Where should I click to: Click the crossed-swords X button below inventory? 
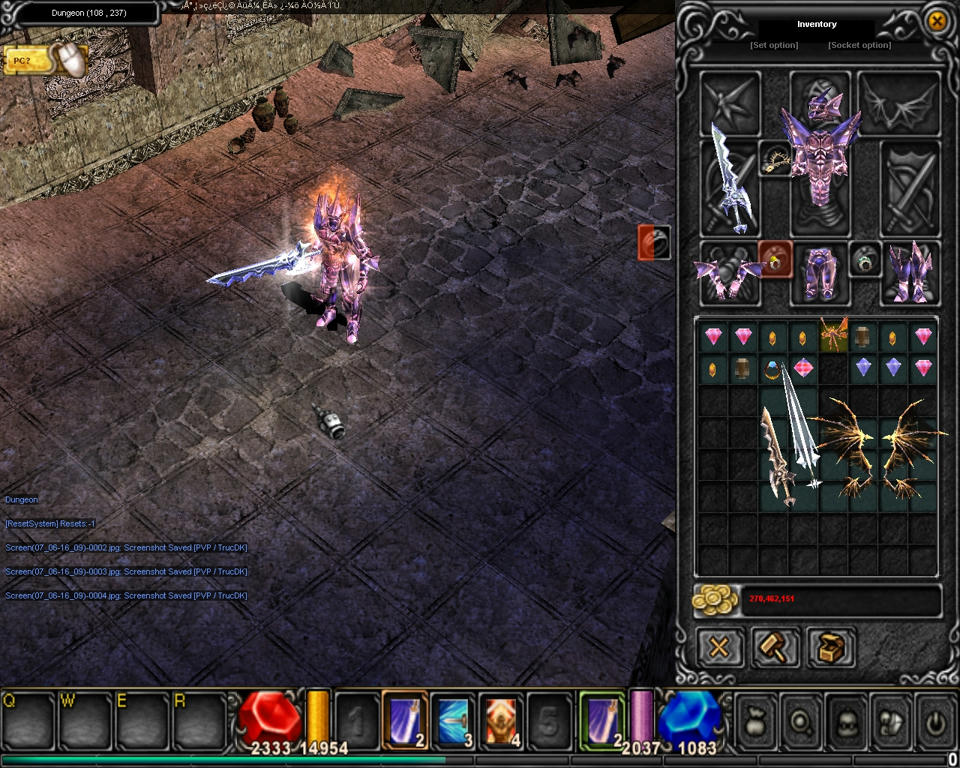[x=719, y=647]
